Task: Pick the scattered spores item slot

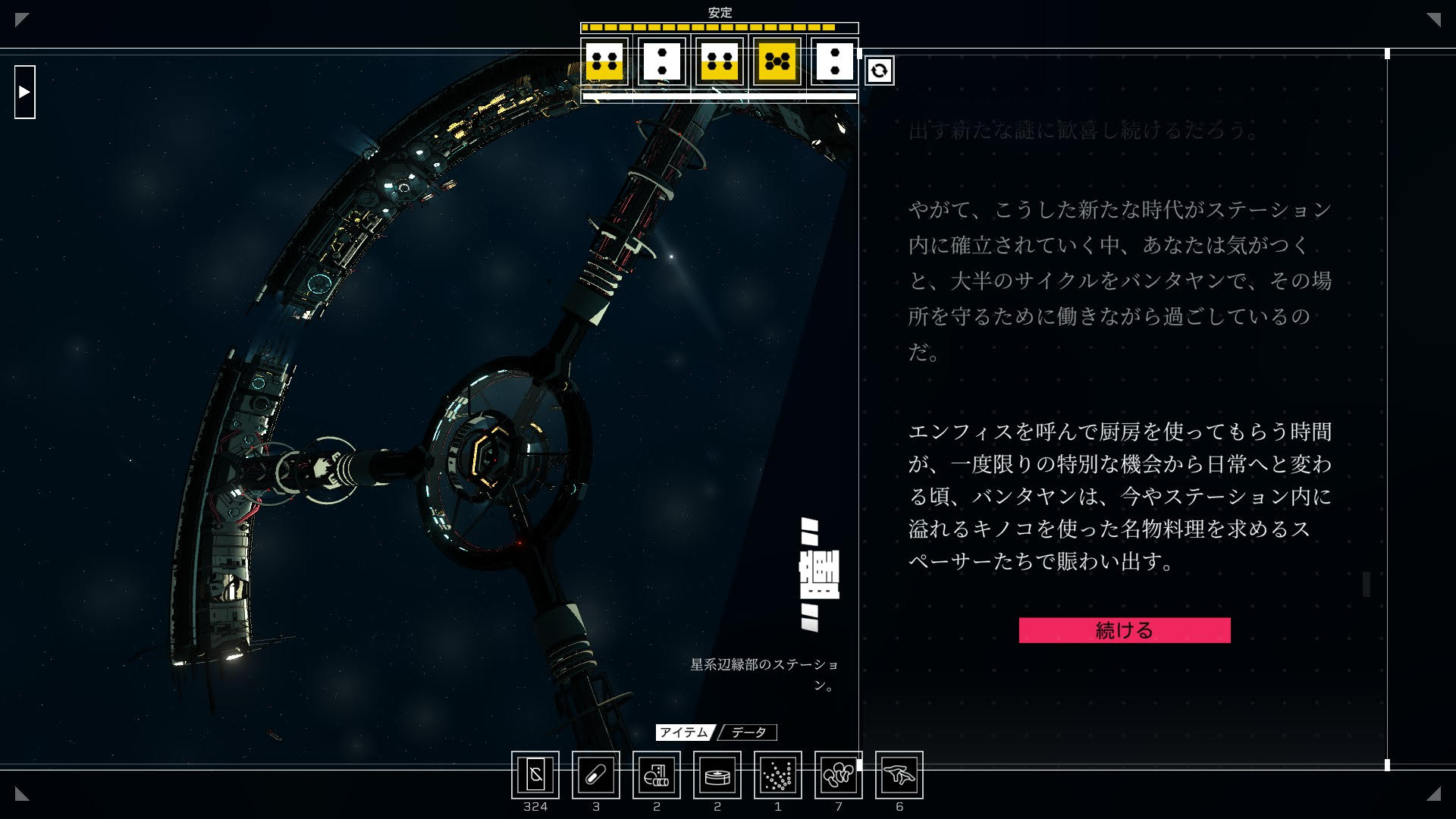Action: click(x=778, y=775)
